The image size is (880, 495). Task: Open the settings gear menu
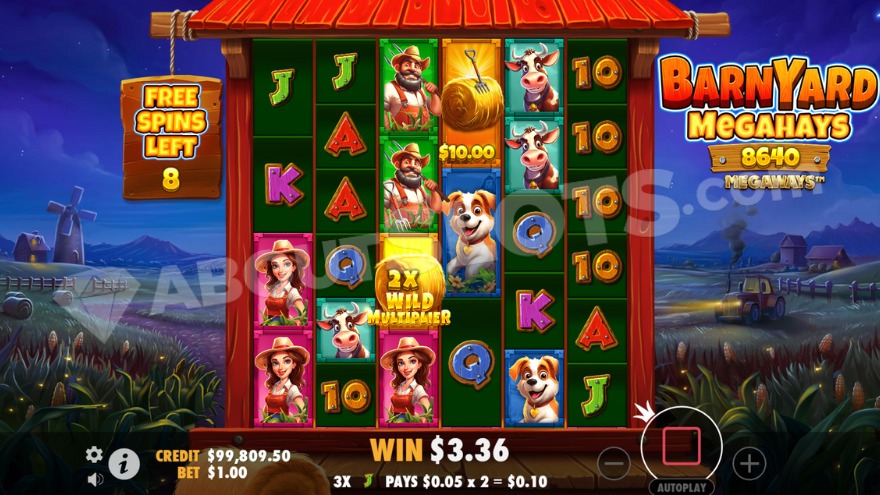(94, 454)
